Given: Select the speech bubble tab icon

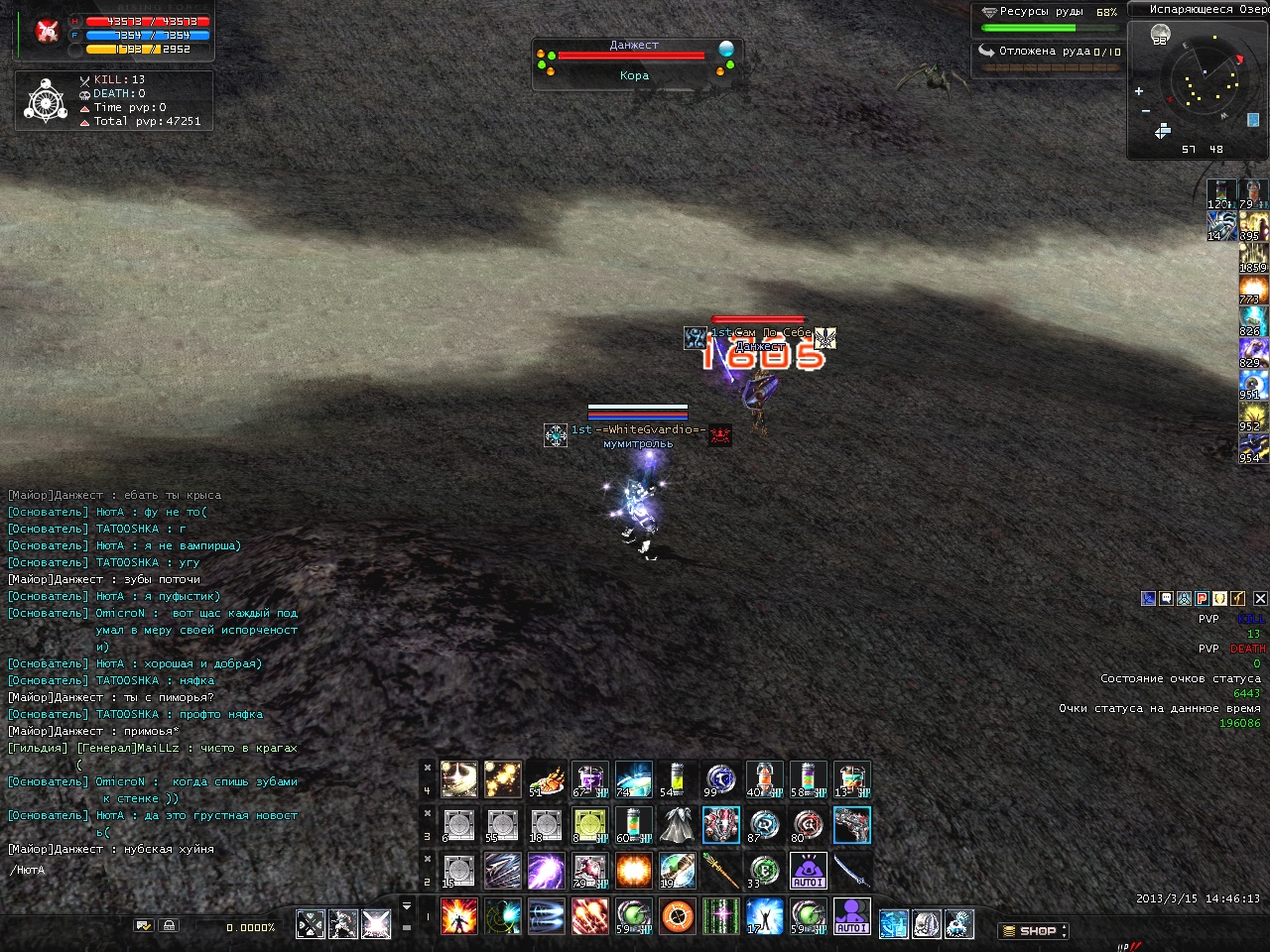Looking at the screenshot, I should tap(1167, 598).
